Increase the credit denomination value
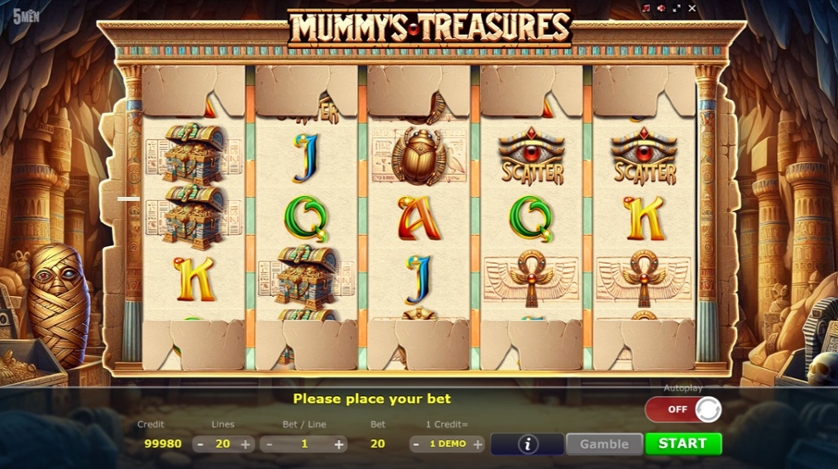The height and width of the screenshot is (469, 838). pos(477,444)
